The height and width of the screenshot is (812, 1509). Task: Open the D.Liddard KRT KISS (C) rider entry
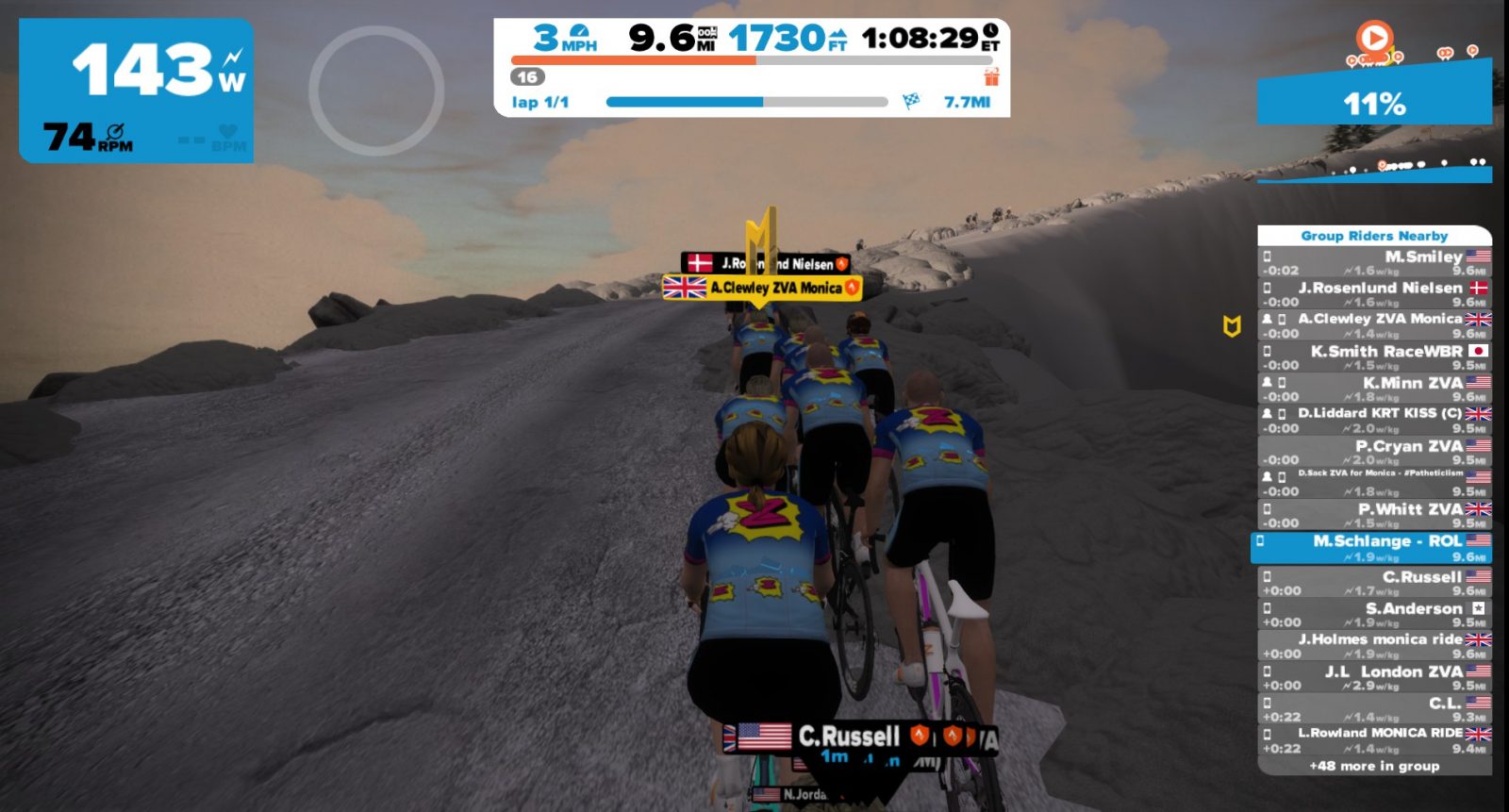click(x=1374, y=421)
